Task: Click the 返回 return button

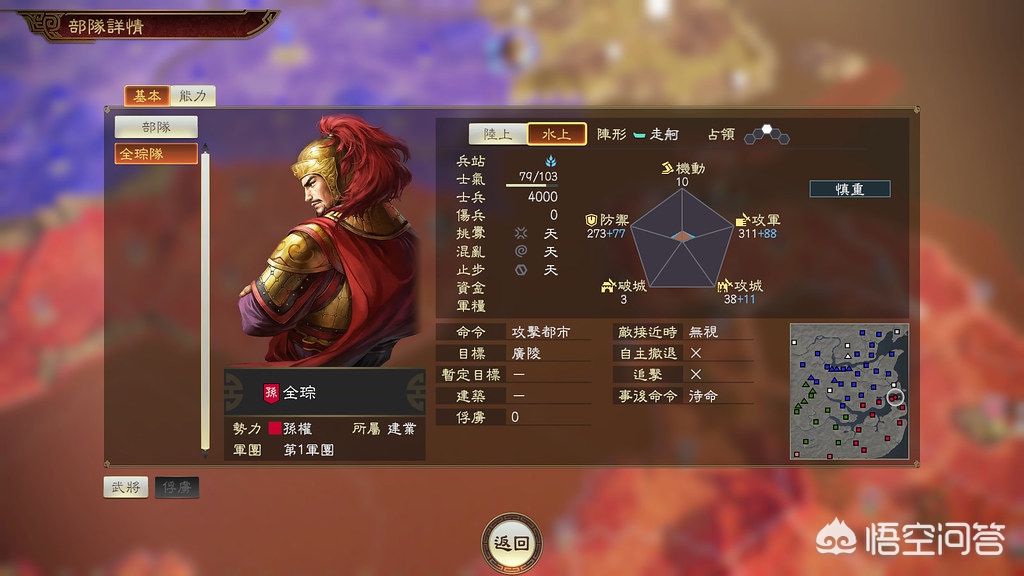Action: [511, 543]
